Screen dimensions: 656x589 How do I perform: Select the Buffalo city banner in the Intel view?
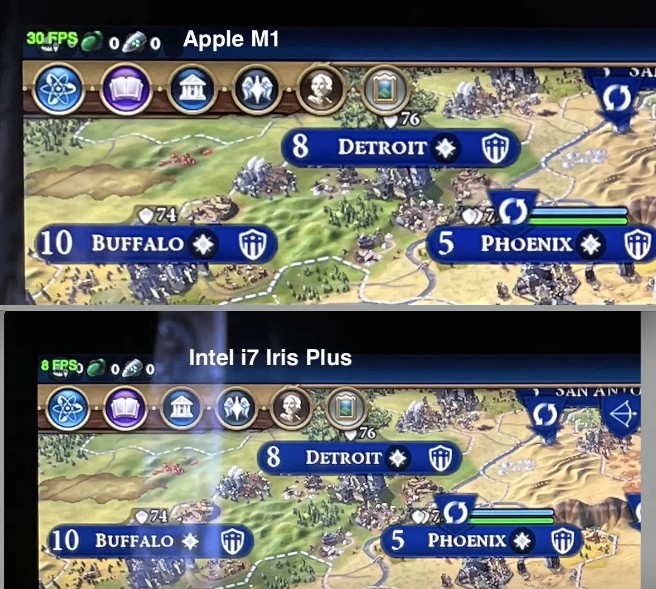[134, 541]
